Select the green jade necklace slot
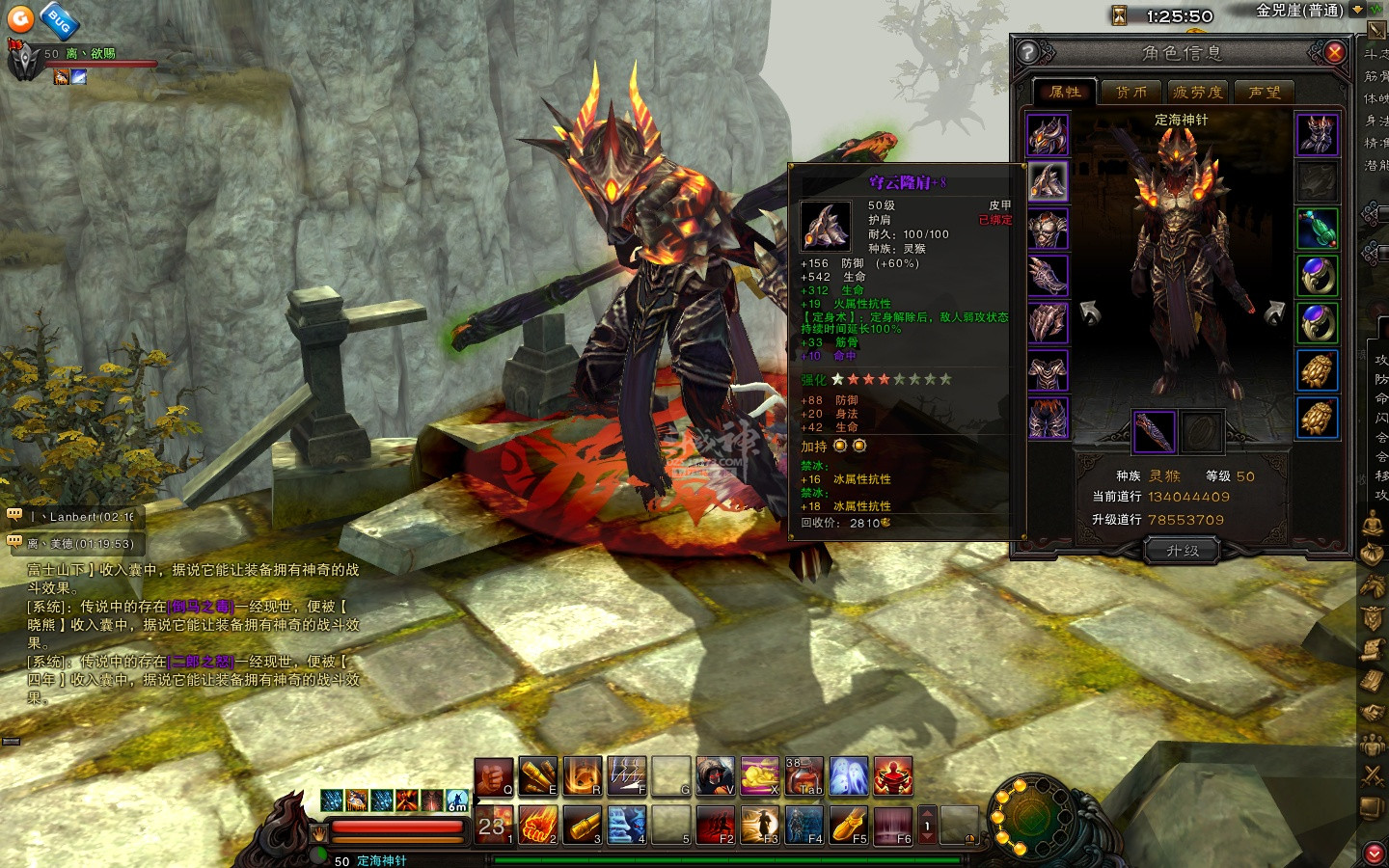Viewport: 1389px width, 868px height. pos(1317,229)
